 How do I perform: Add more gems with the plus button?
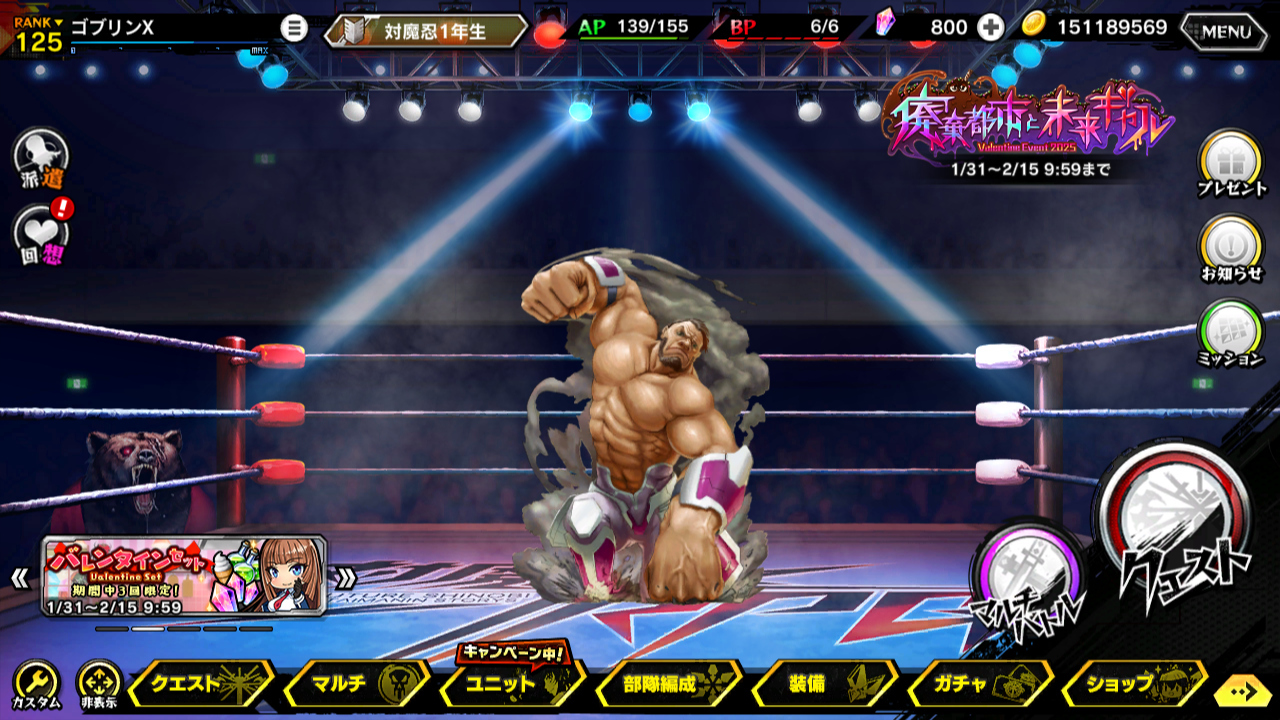pyautogui.click(x=990, y=28)
